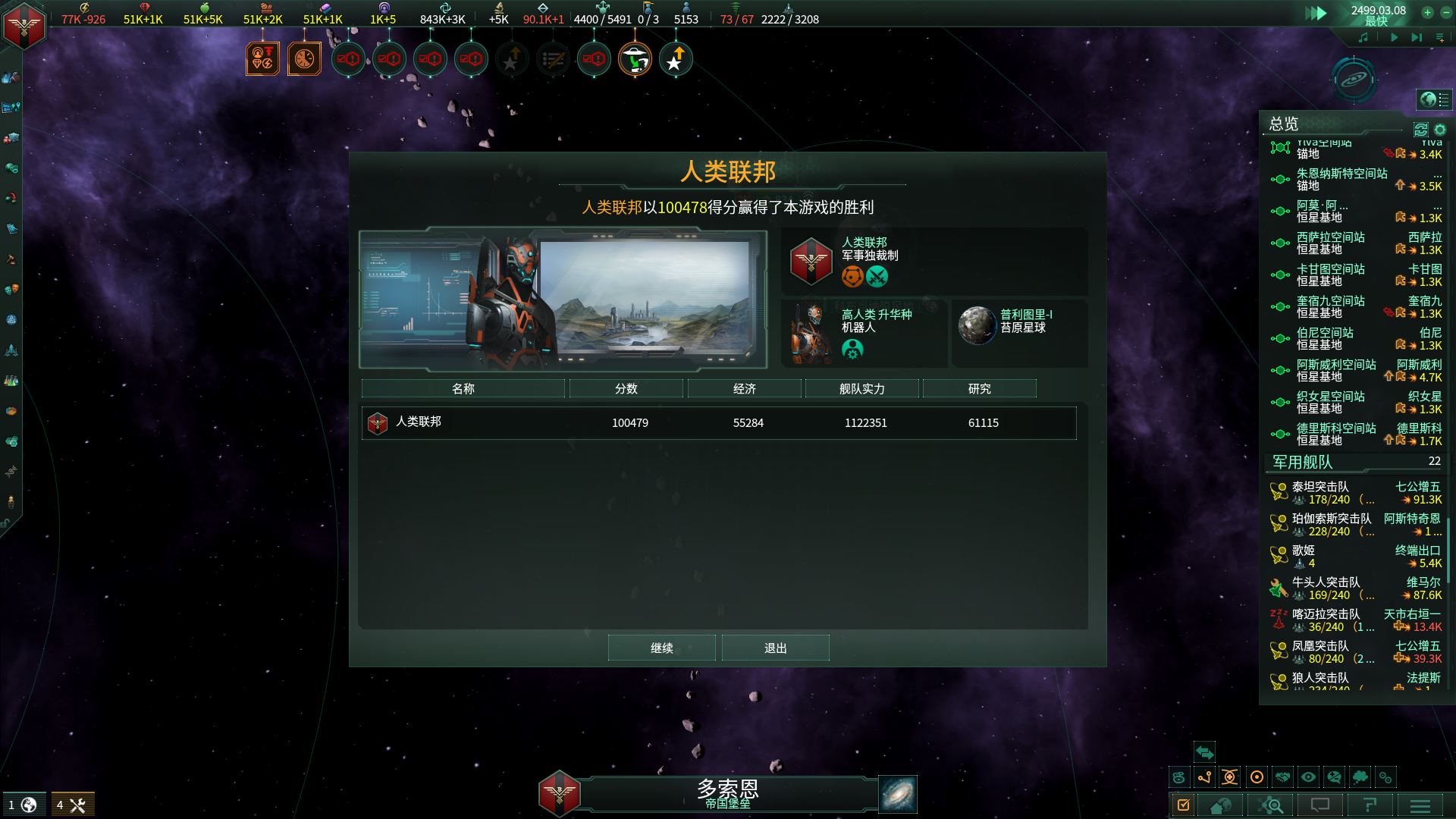Collapse the 军用舰队 outliner section
The height and width of the screenshot is (819, 1456).
[1302, 462]
